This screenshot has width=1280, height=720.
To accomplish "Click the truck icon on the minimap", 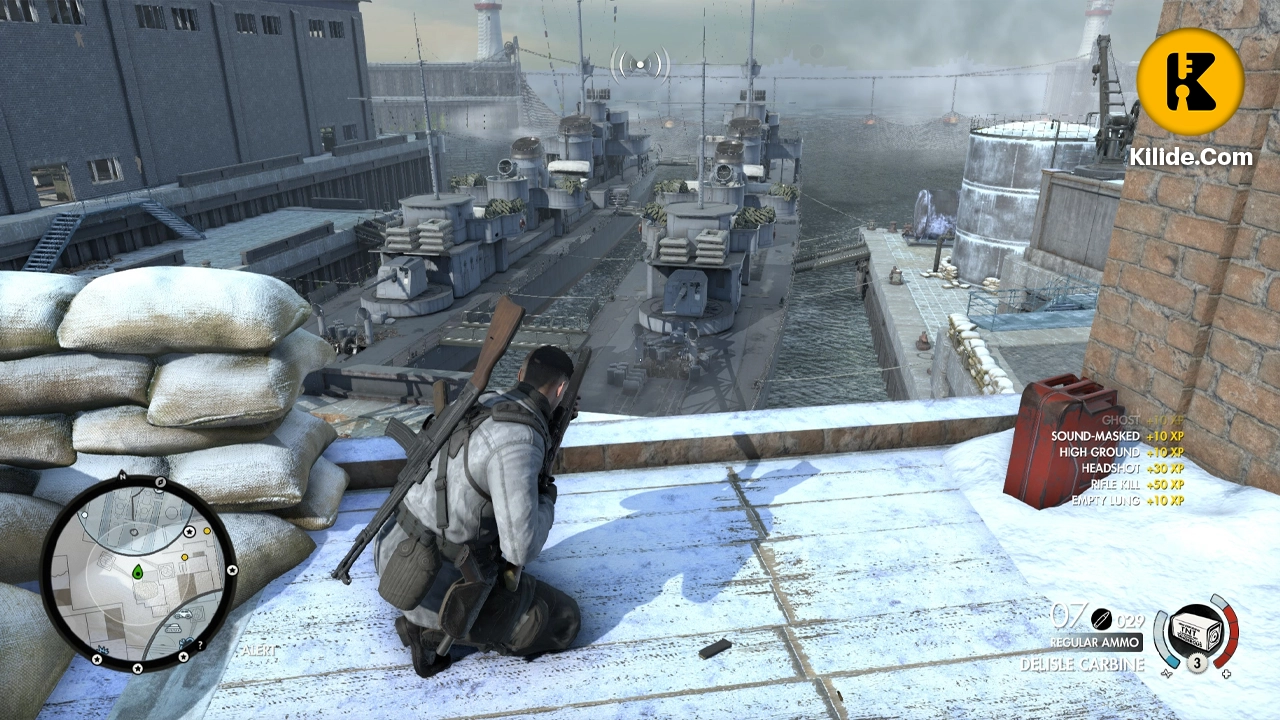I will point(182,614).
